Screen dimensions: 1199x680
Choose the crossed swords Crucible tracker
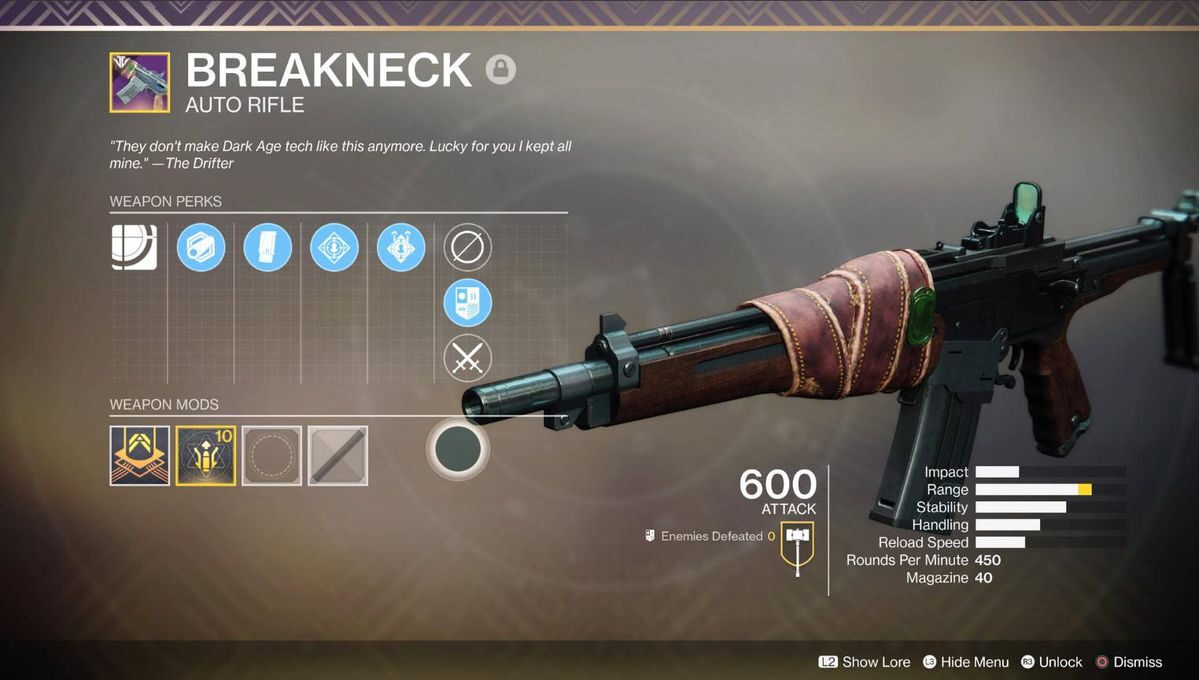pos(467,358)
